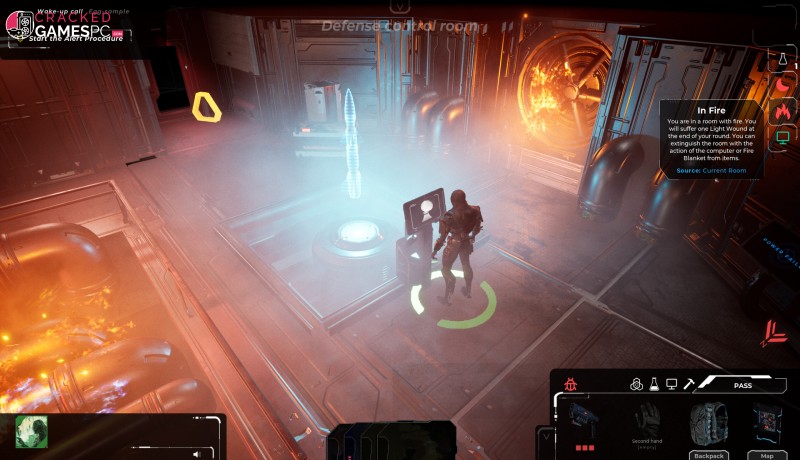
Task: Click the red fire status icon
Action: pyautogui.click(x=784, y=111)
